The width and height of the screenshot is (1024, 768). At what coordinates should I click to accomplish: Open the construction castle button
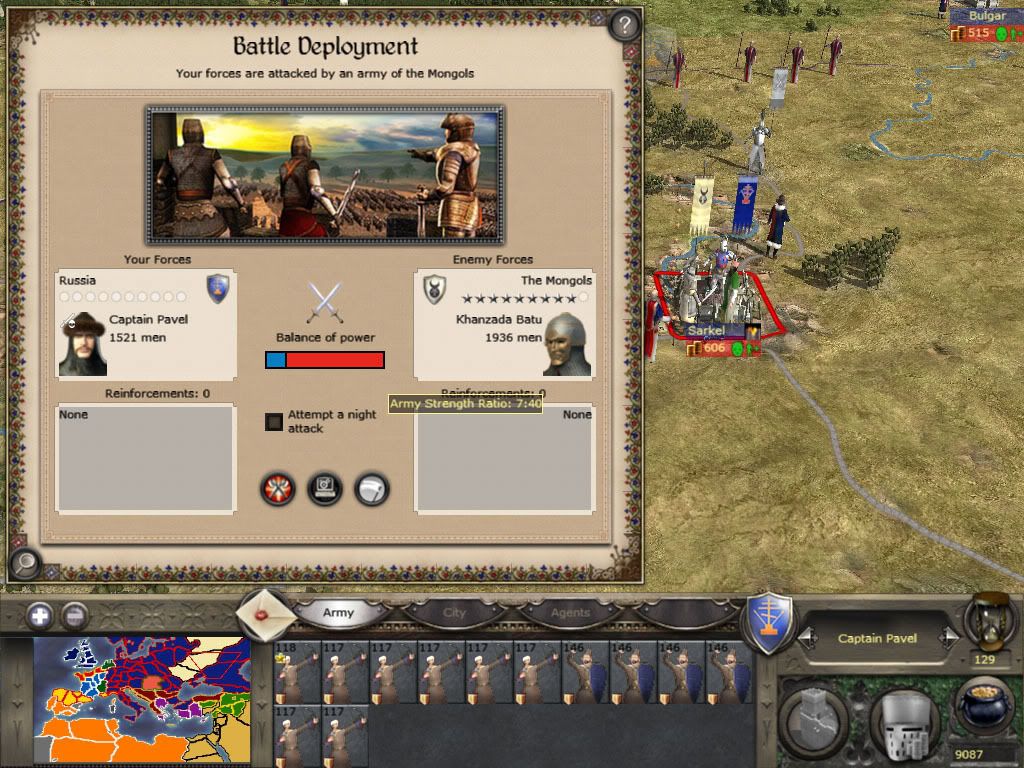click(x=813, y=717)
